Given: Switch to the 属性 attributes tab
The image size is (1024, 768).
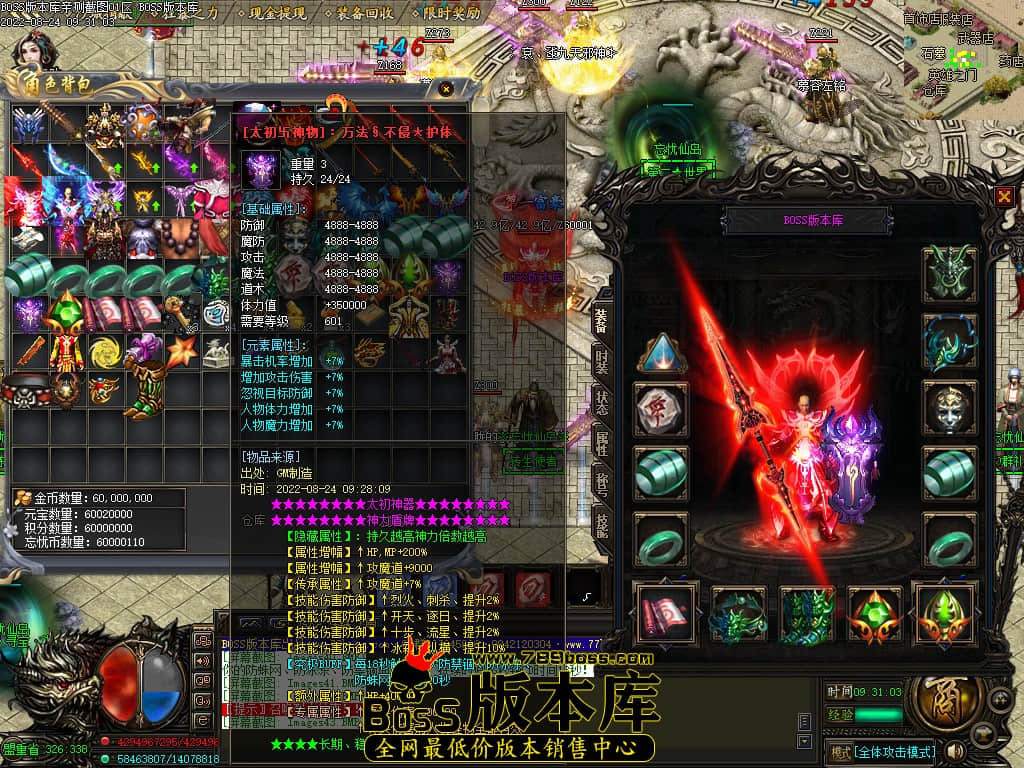Looking at the screenshot, I should point(601,443).
